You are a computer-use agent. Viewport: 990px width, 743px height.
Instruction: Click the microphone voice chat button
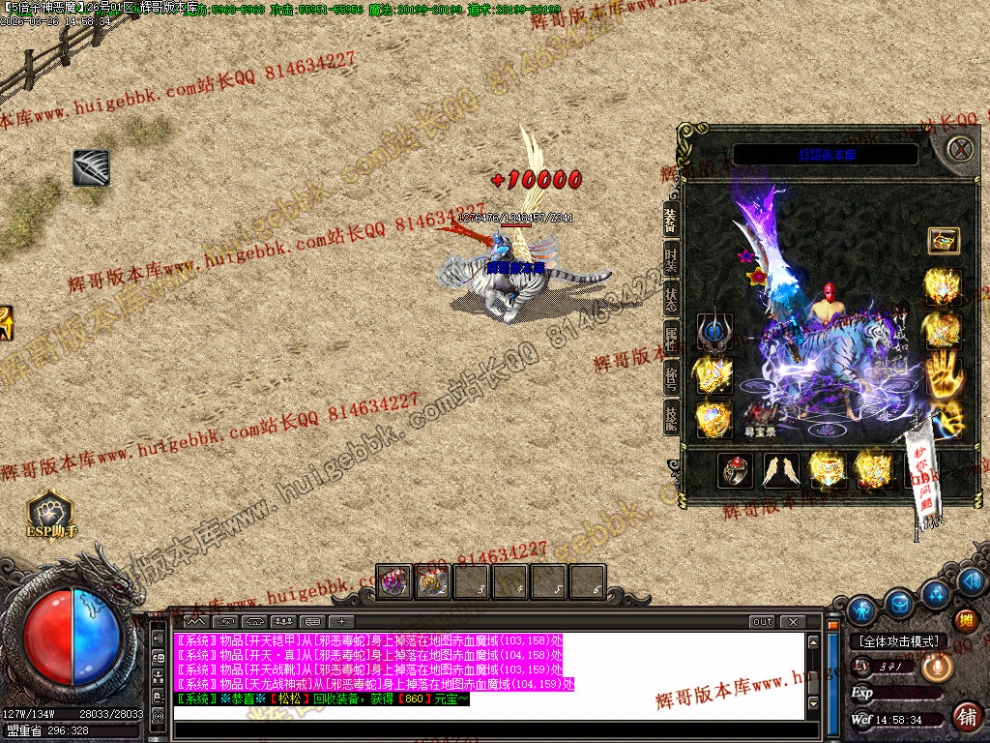pos(936,666)
